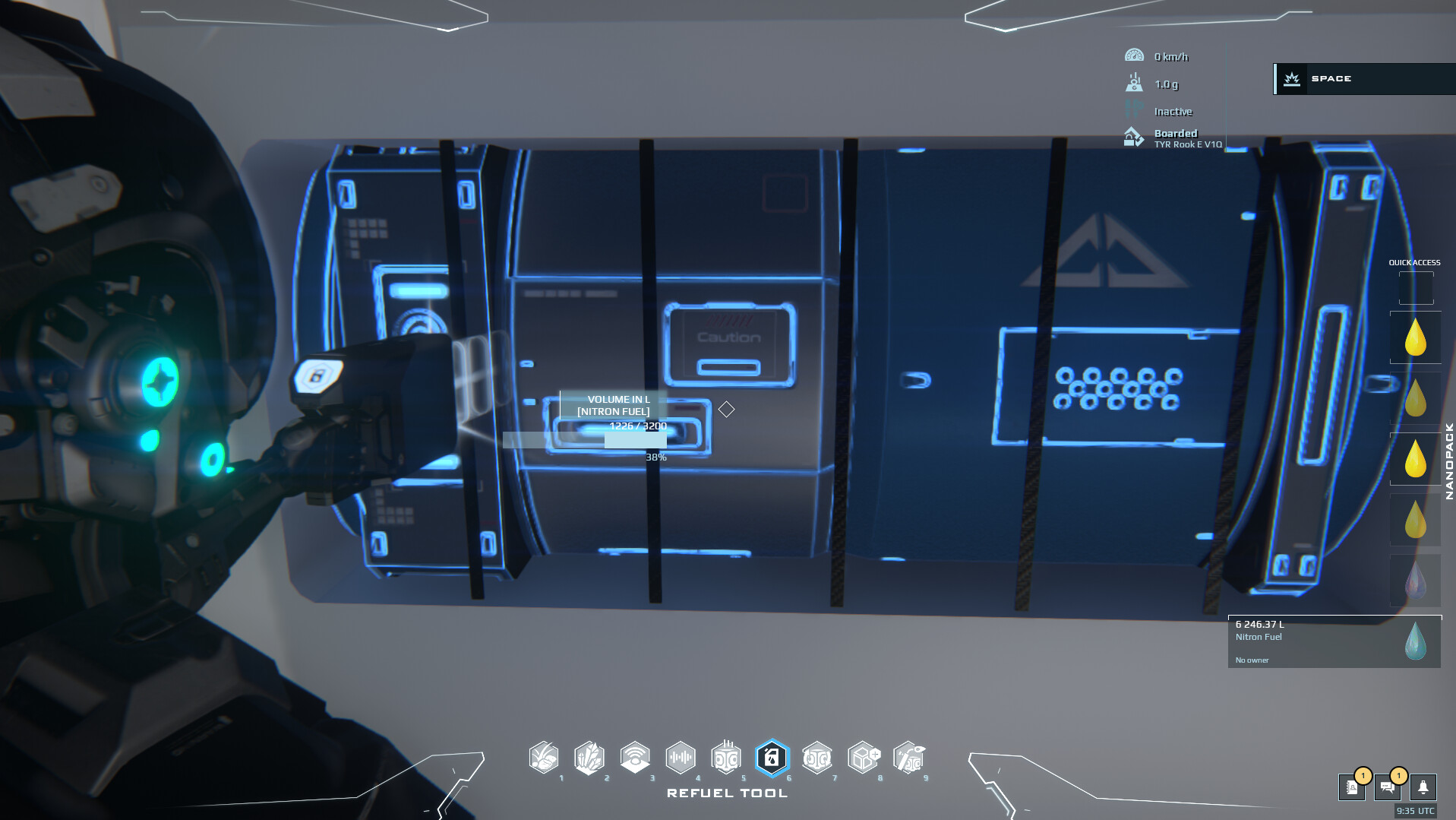Open the chat messages panel
This screenshot has height=820, width=1456.
(1388, 788)
